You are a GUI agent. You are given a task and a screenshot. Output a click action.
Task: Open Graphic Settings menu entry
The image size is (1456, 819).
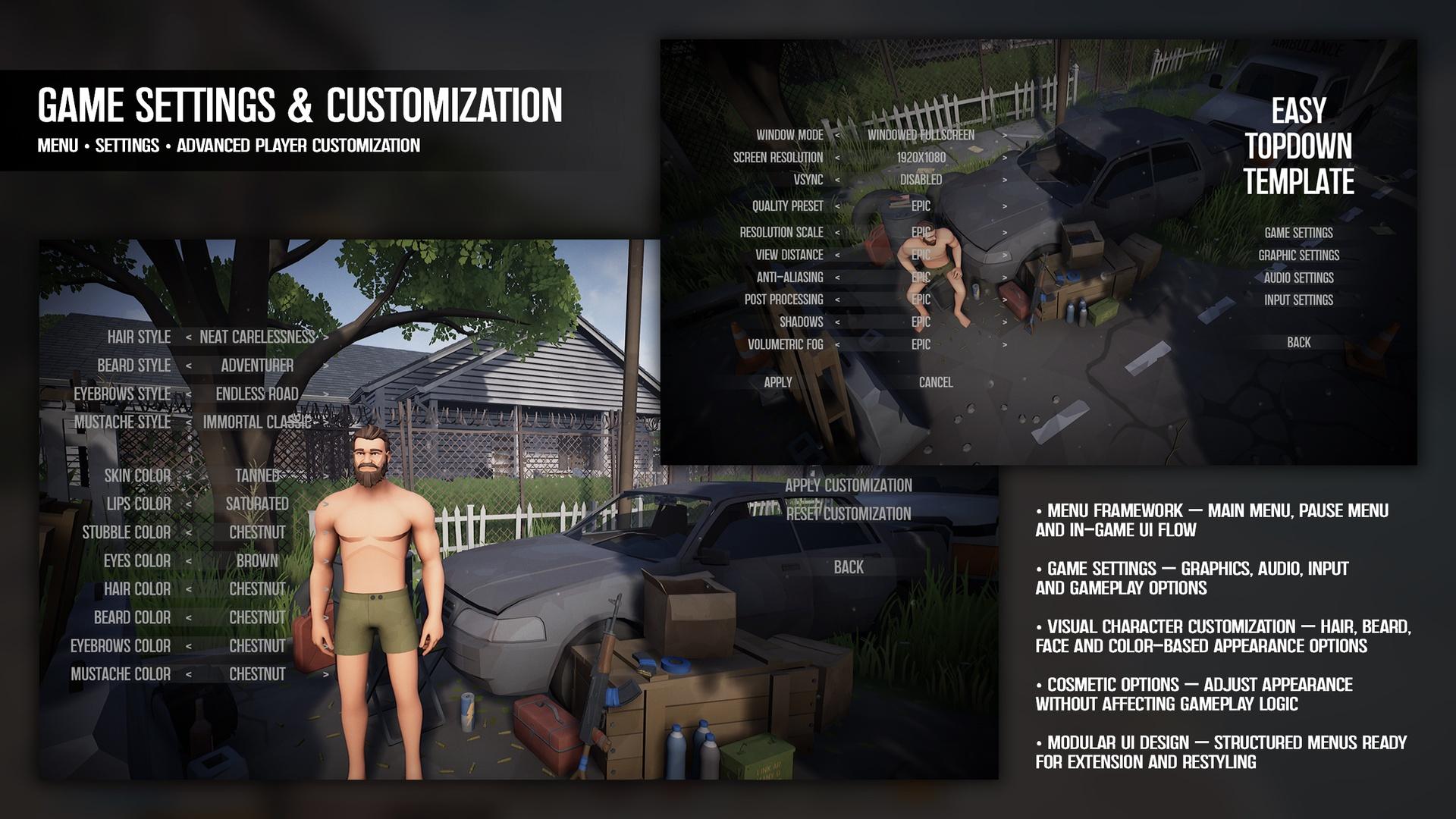pyautogui.click(x=1298, y=256)
